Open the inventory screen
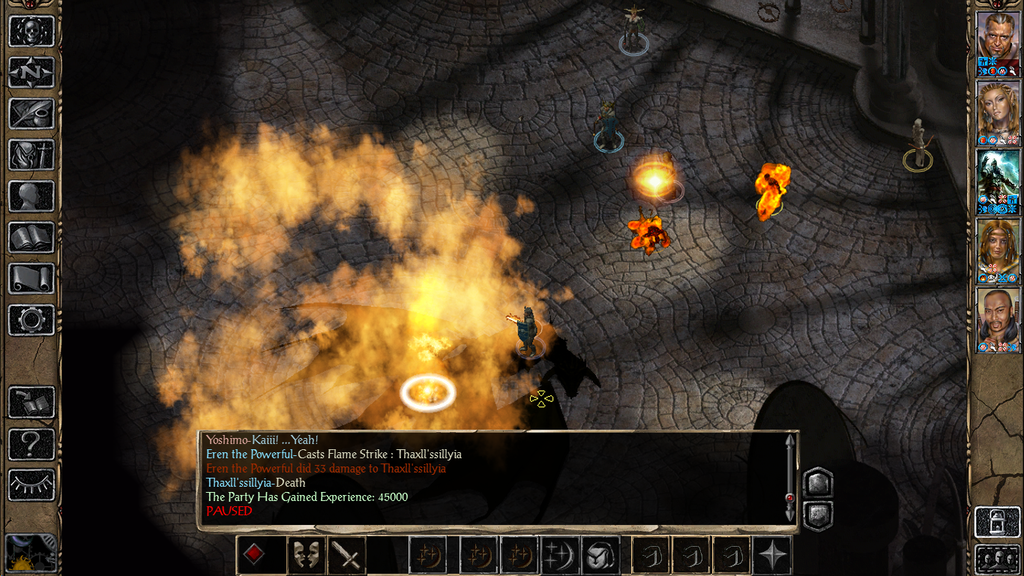1024x576 pixels. pyautogui.click(x=31, y=154)
